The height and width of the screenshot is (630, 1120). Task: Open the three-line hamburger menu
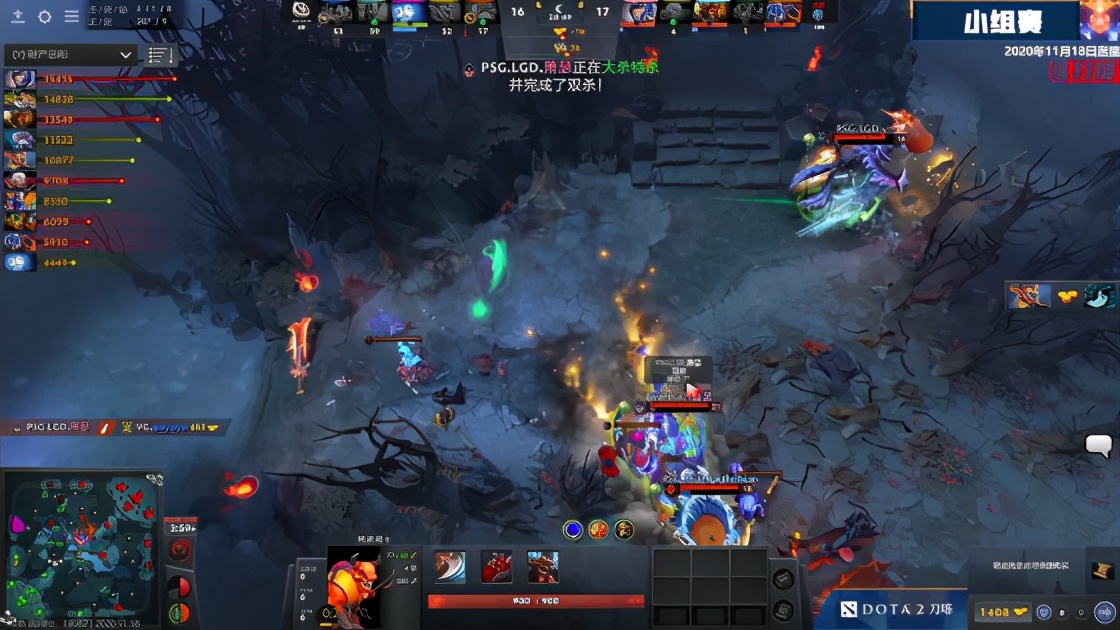pyautogui.click(x=72, y=16)
